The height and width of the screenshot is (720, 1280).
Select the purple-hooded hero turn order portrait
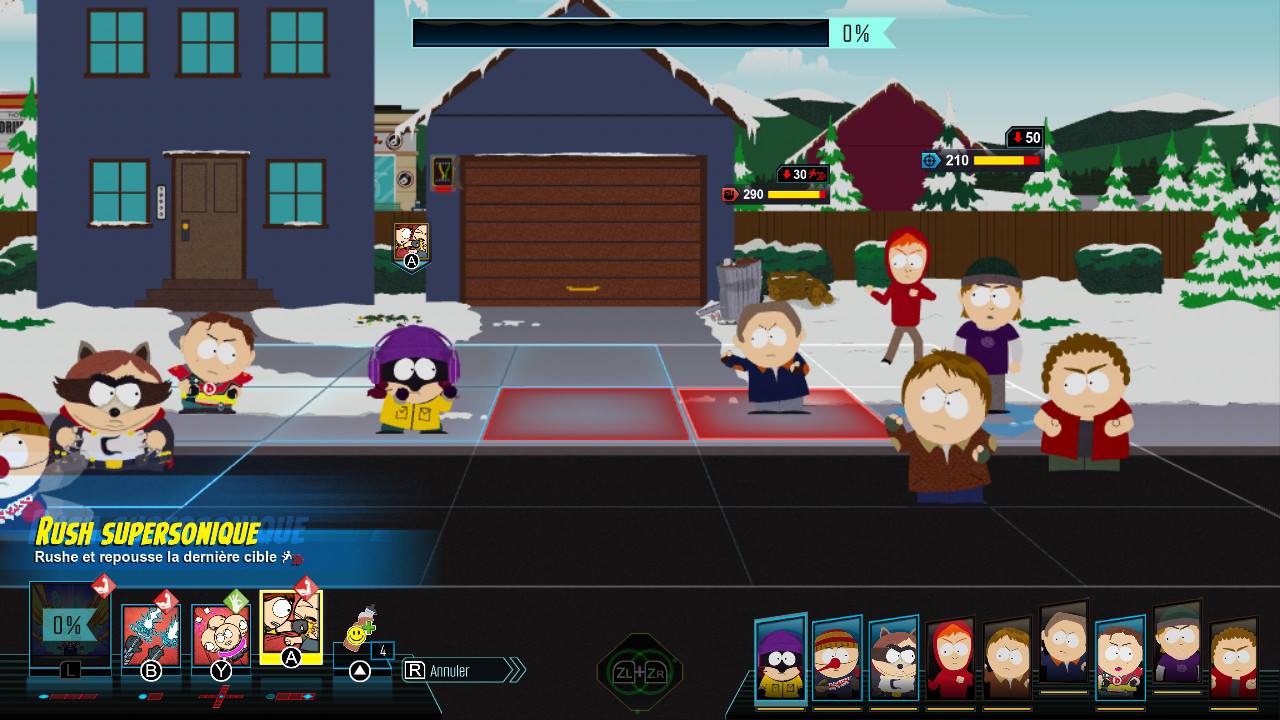coord(780,660)
